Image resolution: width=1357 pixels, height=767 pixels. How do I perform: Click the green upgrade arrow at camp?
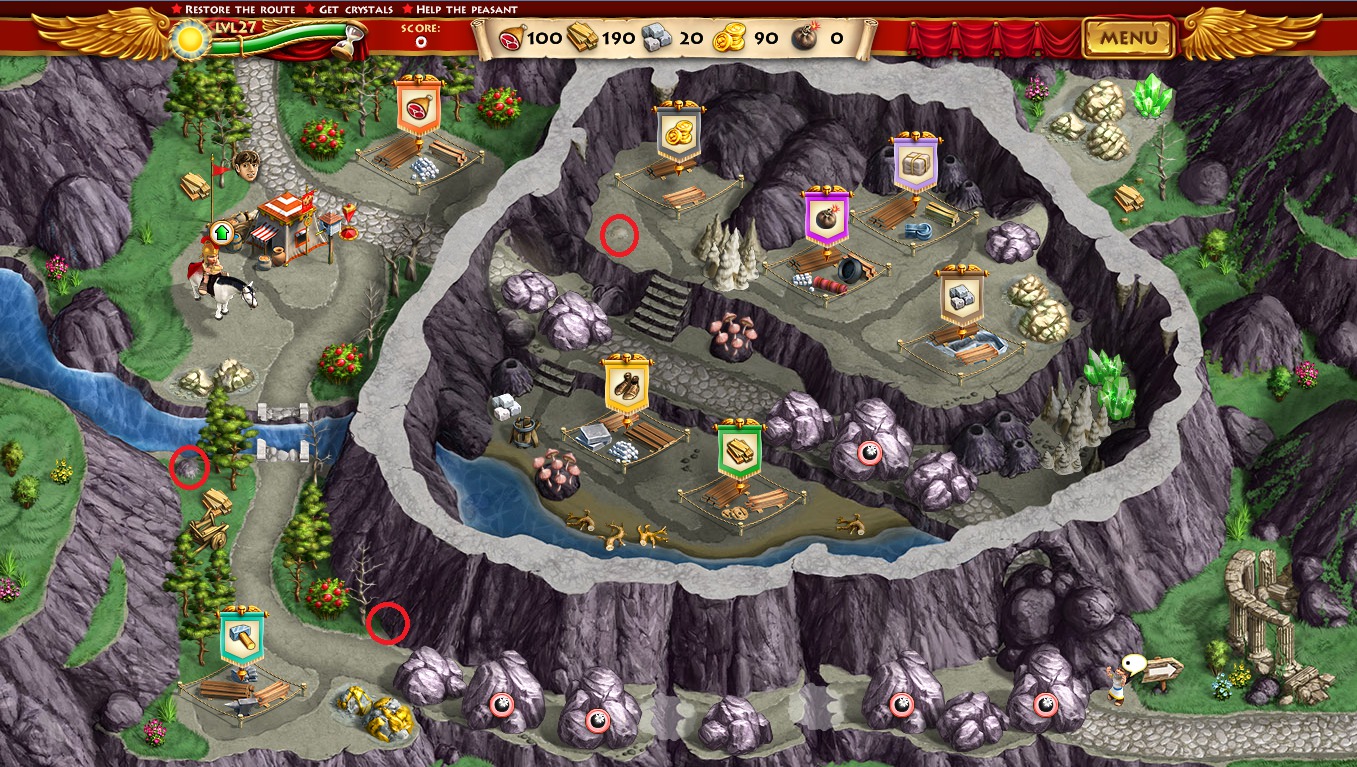pos(220,234)
